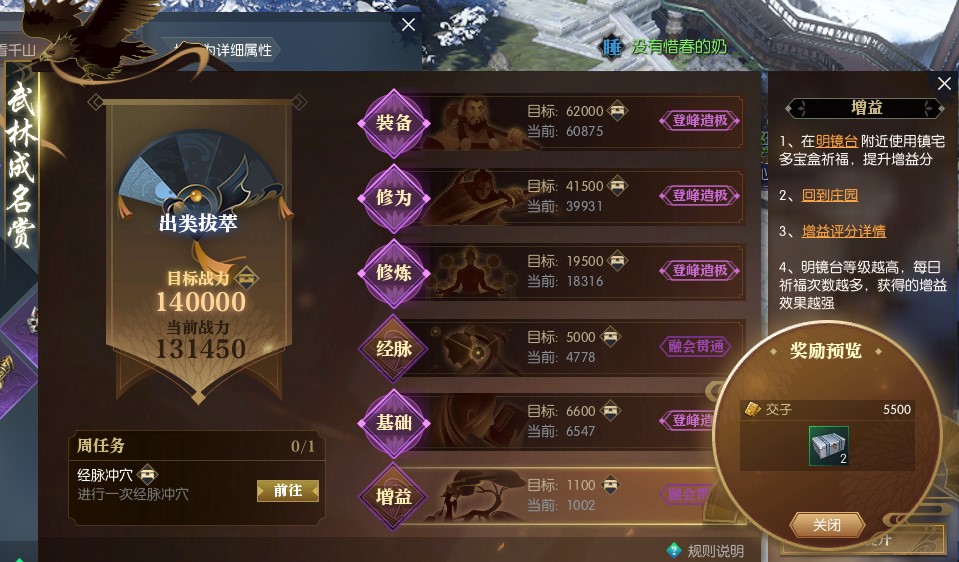Select the 基础 category diamond
The height and width of the screenshot is (562, 959).
tap(394, 422)
